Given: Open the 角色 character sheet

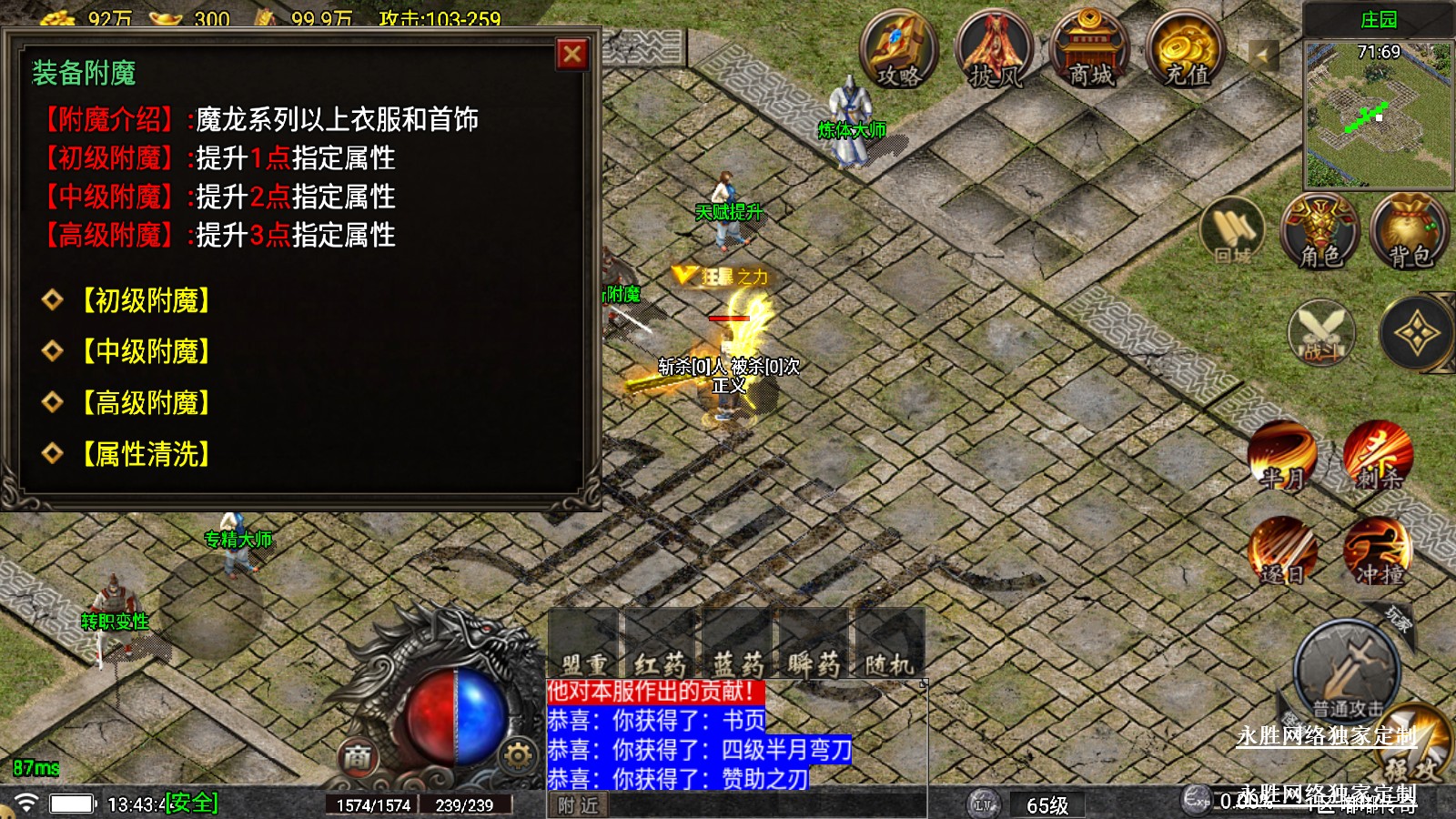Looking at the screenshot, I should coord(1319,232).
